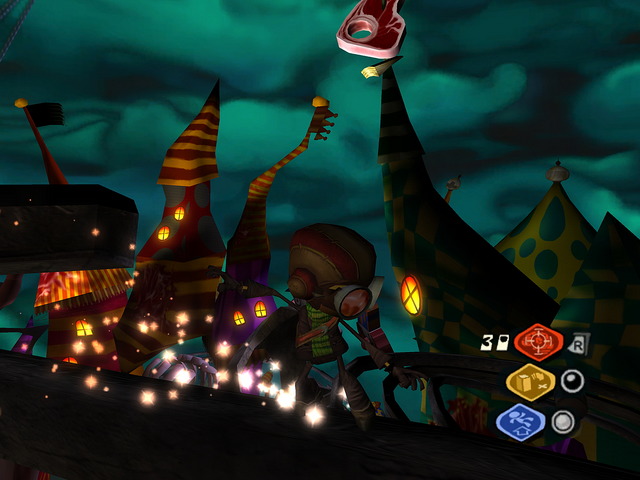Select the yellow Telekinesis power badge
This screenshot has height=480, width=640.
pos(531,382)
